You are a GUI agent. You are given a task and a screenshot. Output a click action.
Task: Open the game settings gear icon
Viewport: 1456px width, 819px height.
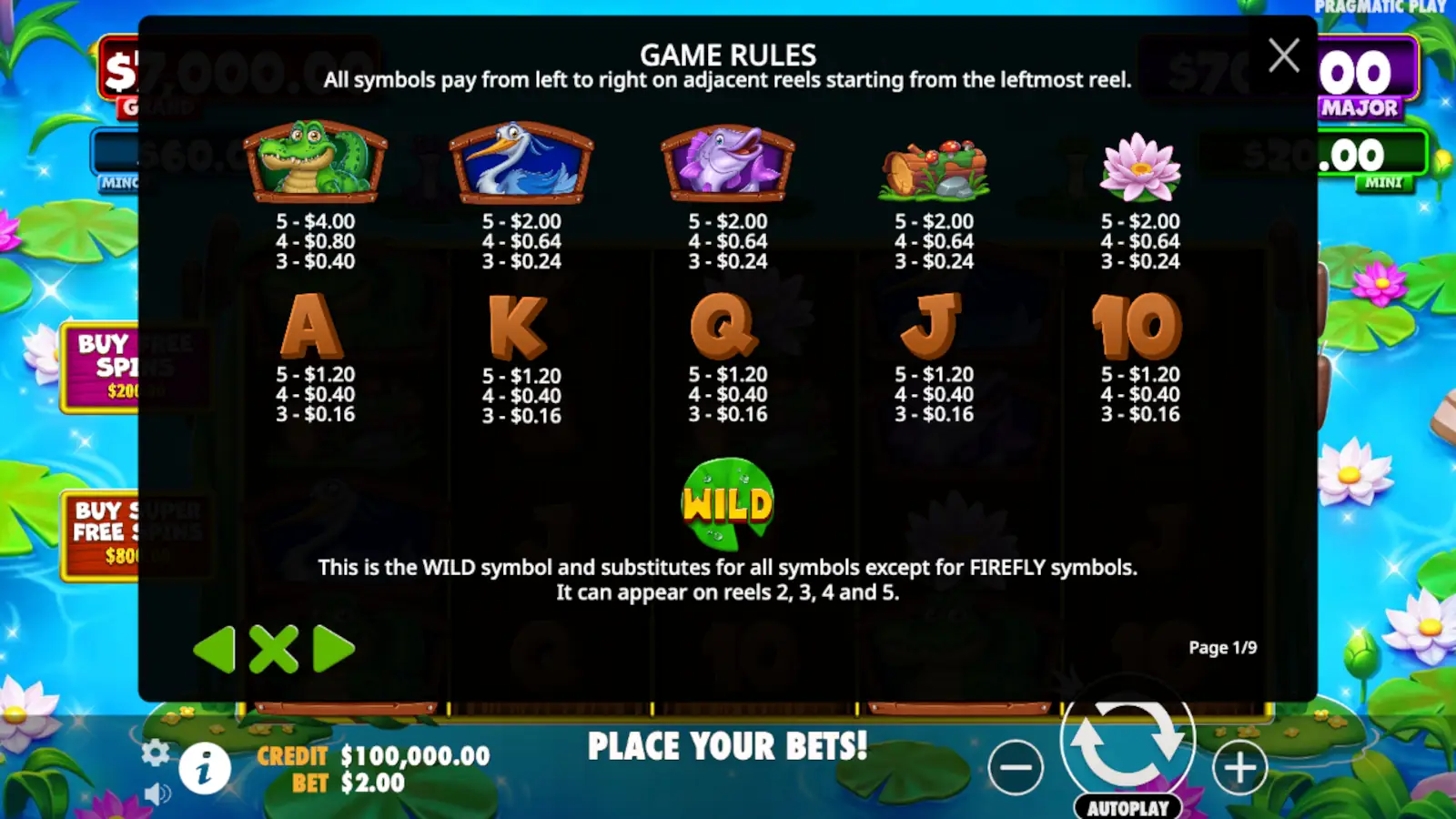point(156,753)
